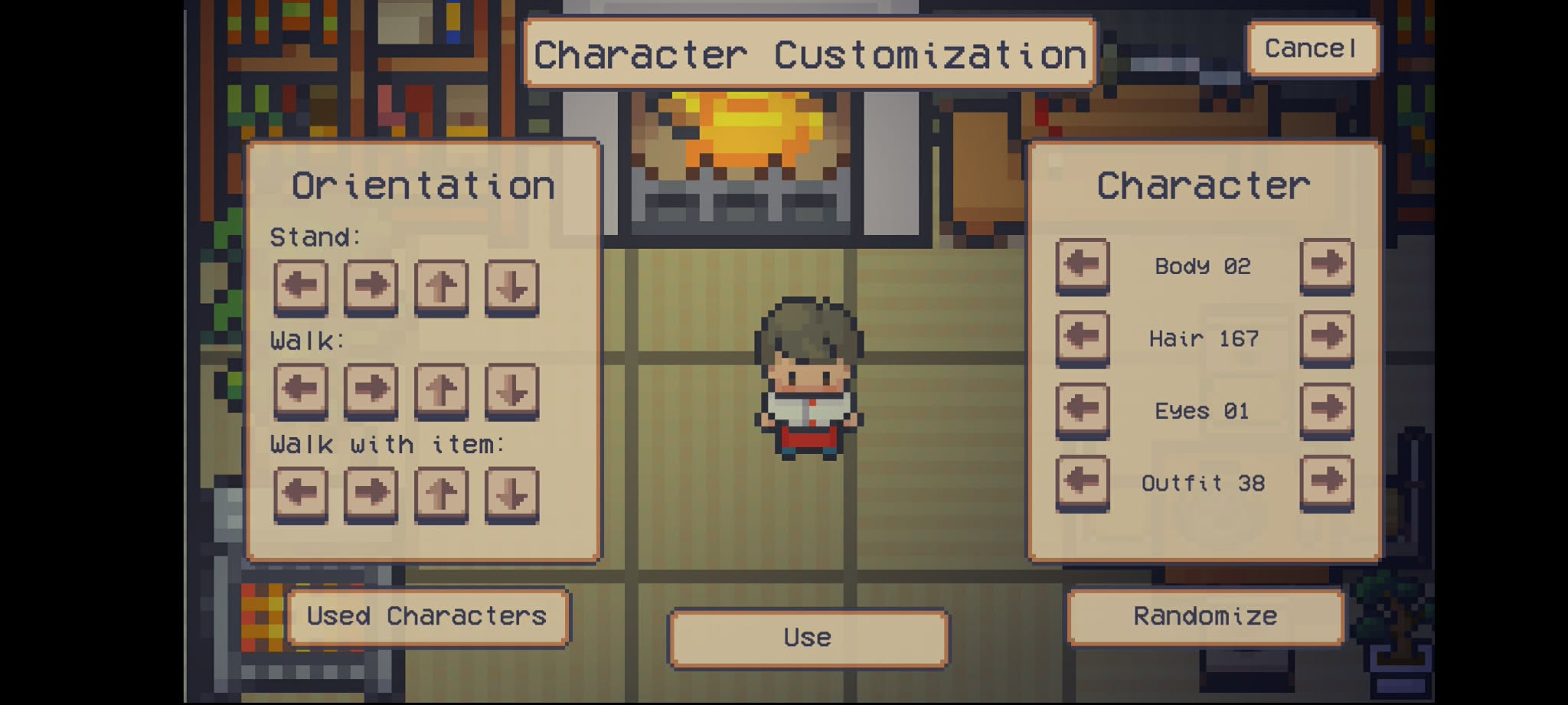Click the Walk right-facing orientation arrow

tap(371, 390)
